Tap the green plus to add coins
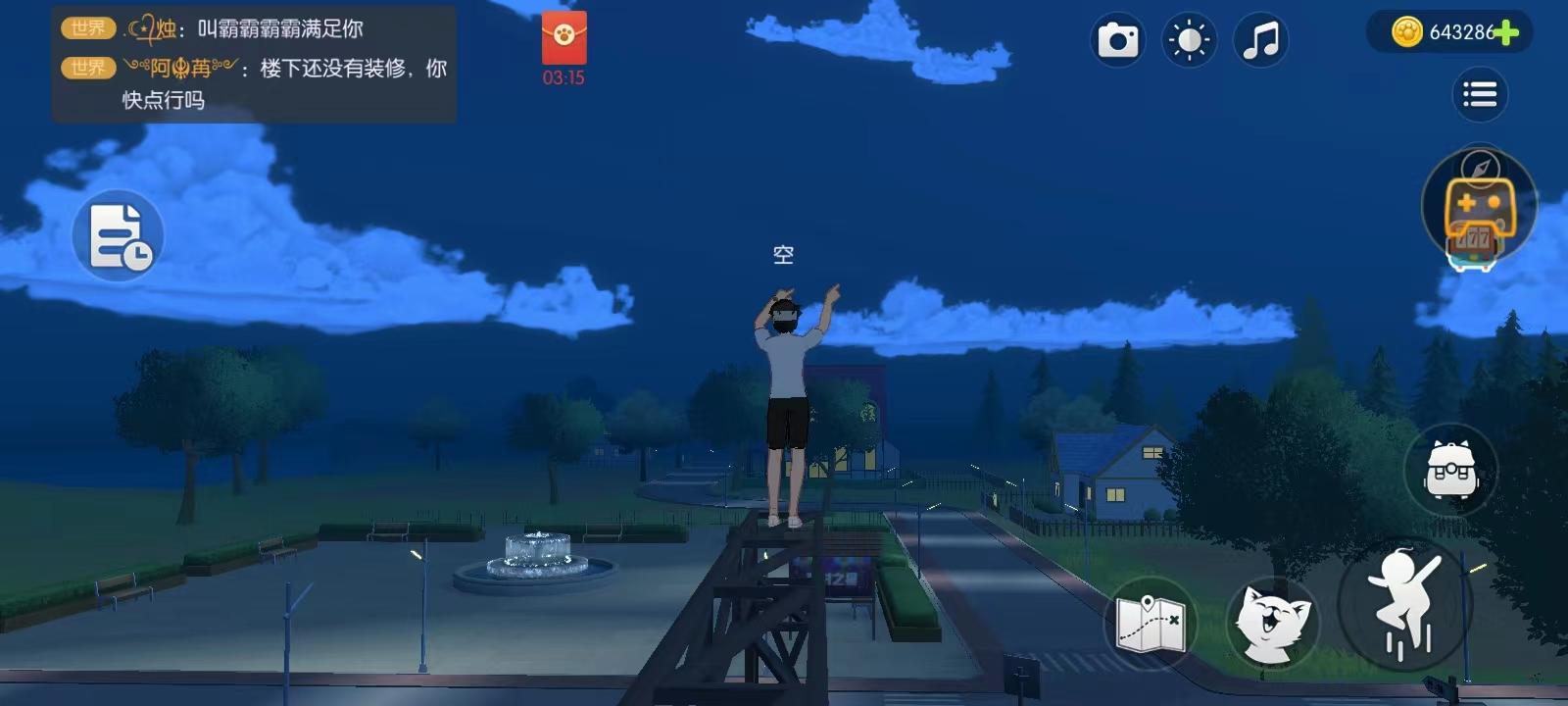The image size is (1568, 706). coord(1505,31)
